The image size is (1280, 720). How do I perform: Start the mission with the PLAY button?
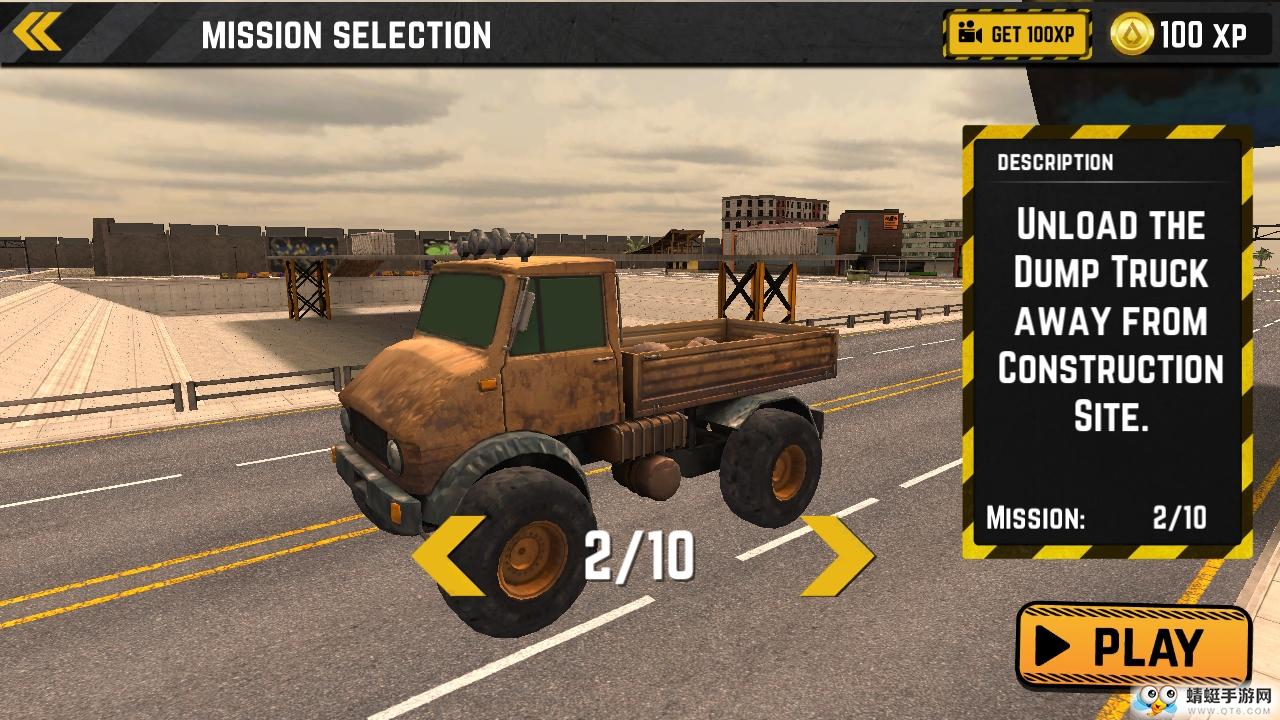1134,646
